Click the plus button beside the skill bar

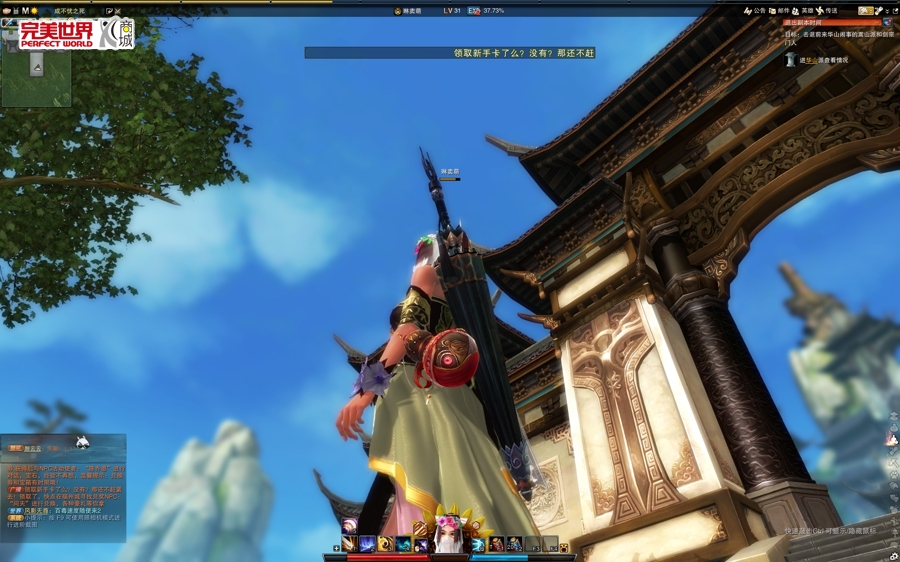tap(337, 548)
